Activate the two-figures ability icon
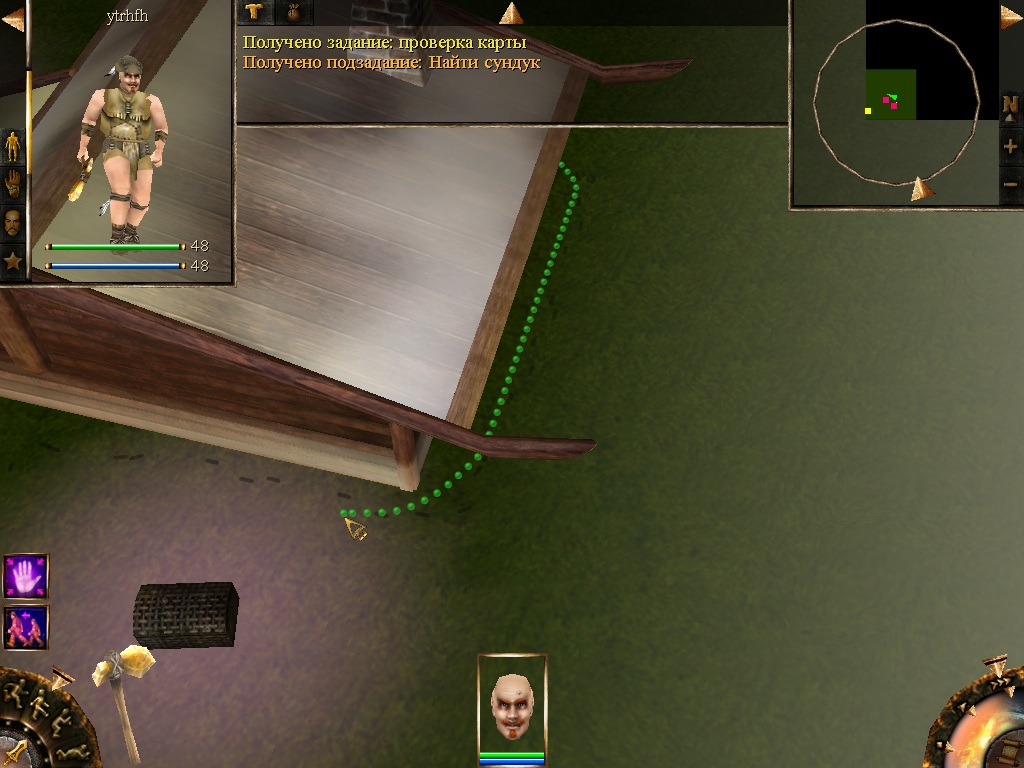Image resolution: width=1024 pixels, height=768 pixels. (25, 627)
